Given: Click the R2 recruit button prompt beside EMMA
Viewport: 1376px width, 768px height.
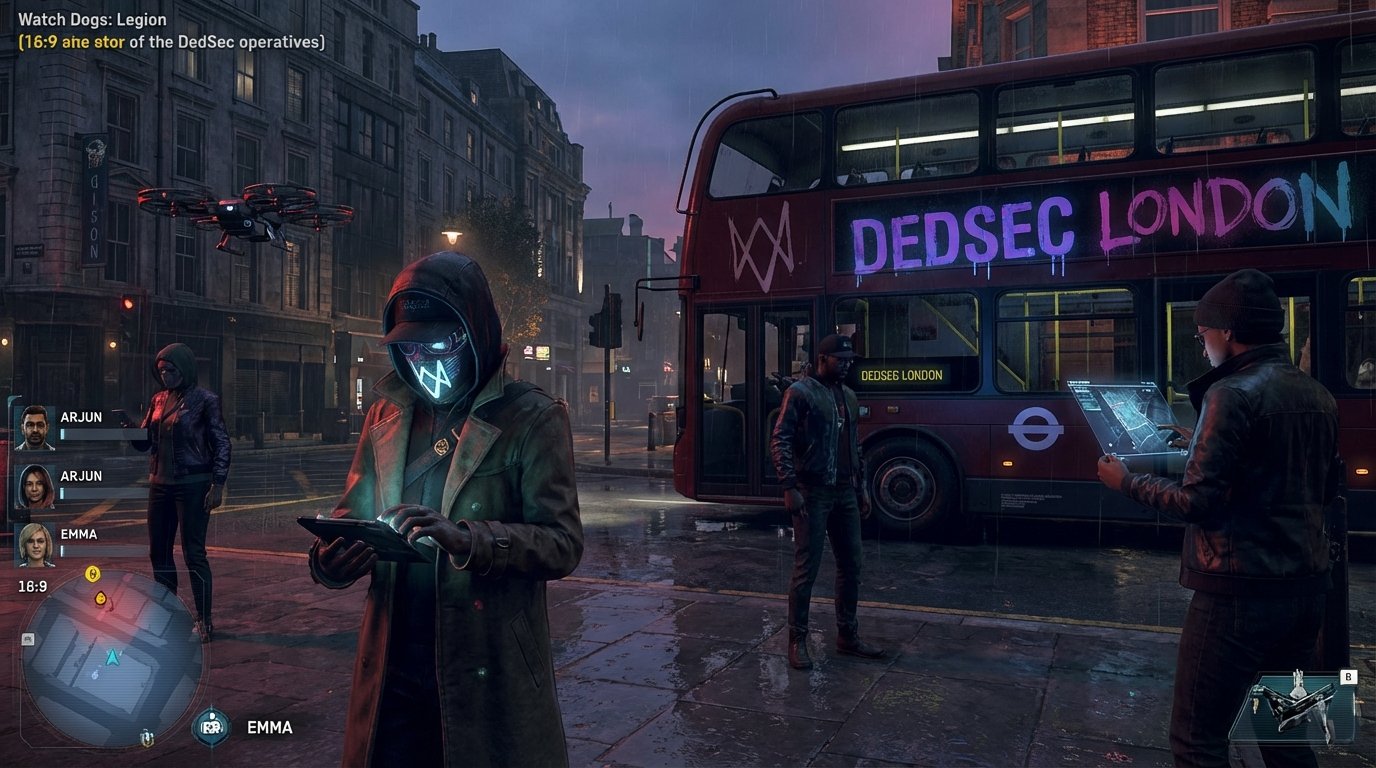Looking at the screenshot, I should click(x=210, y=727).
